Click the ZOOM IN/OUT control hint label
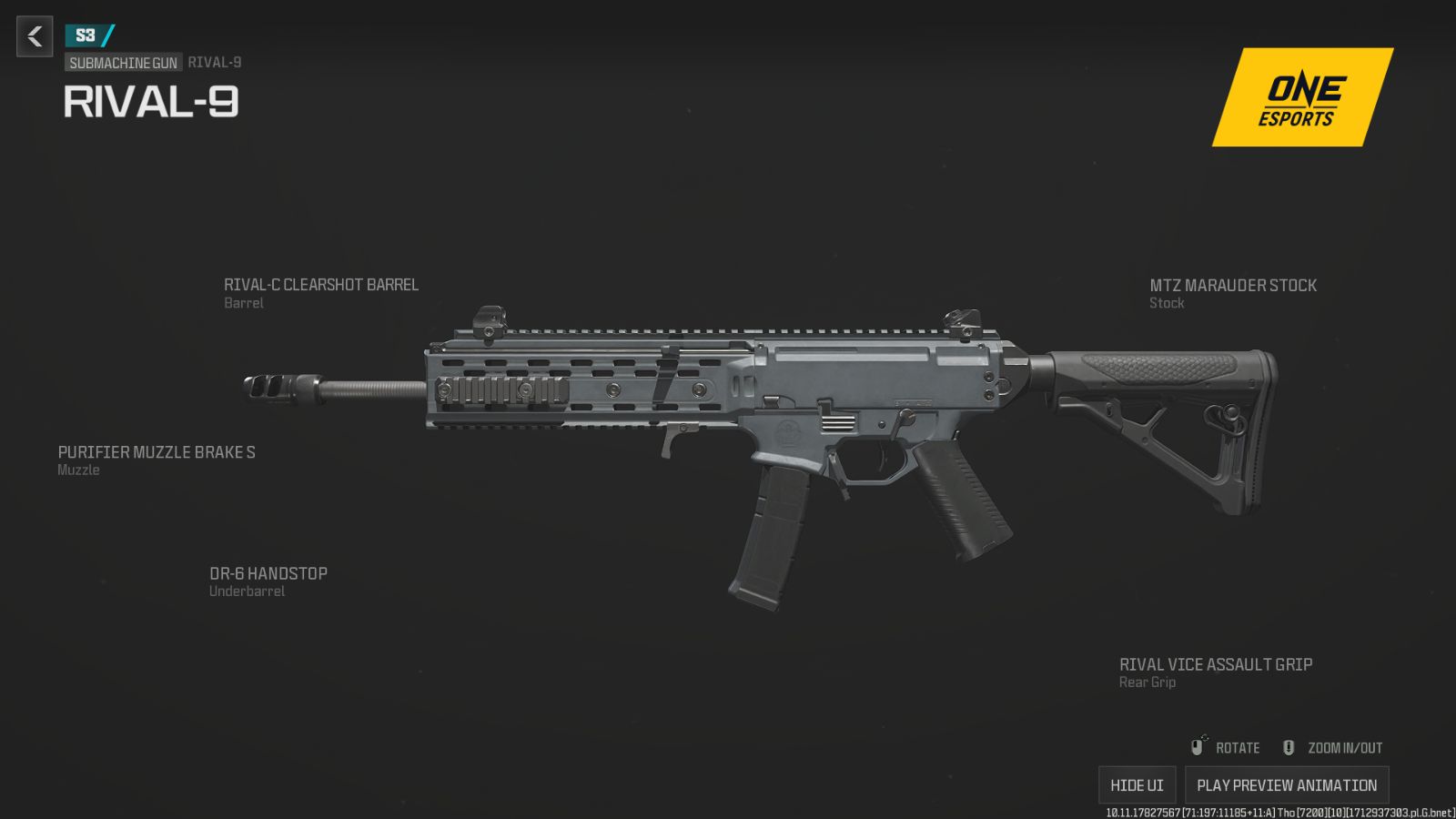Viewport: 1456px width, 819px height. [x=1344, y=747]
